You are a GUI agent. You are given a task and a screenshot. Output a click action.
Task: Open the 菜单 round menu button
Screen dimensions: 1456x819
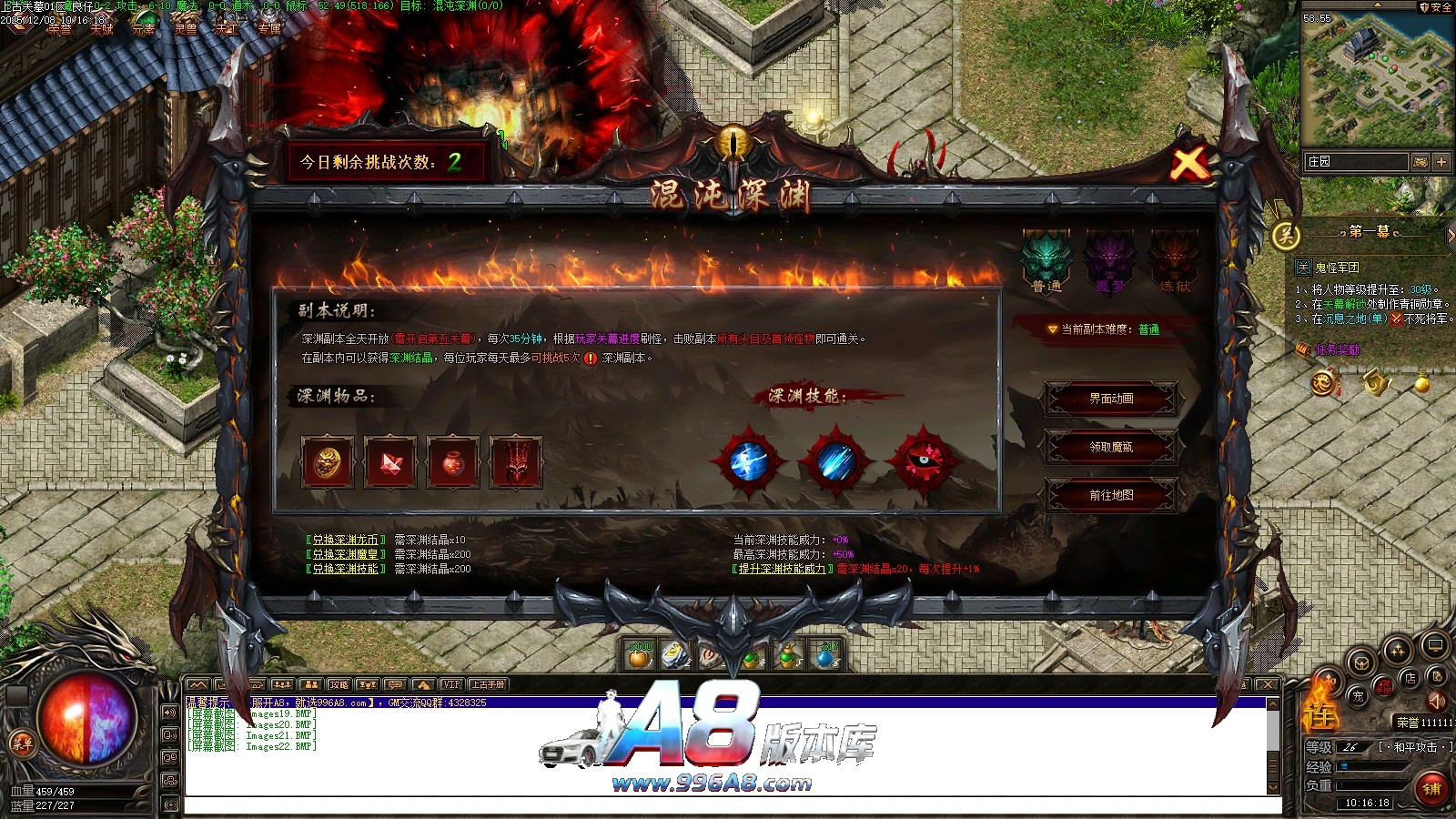22,743
